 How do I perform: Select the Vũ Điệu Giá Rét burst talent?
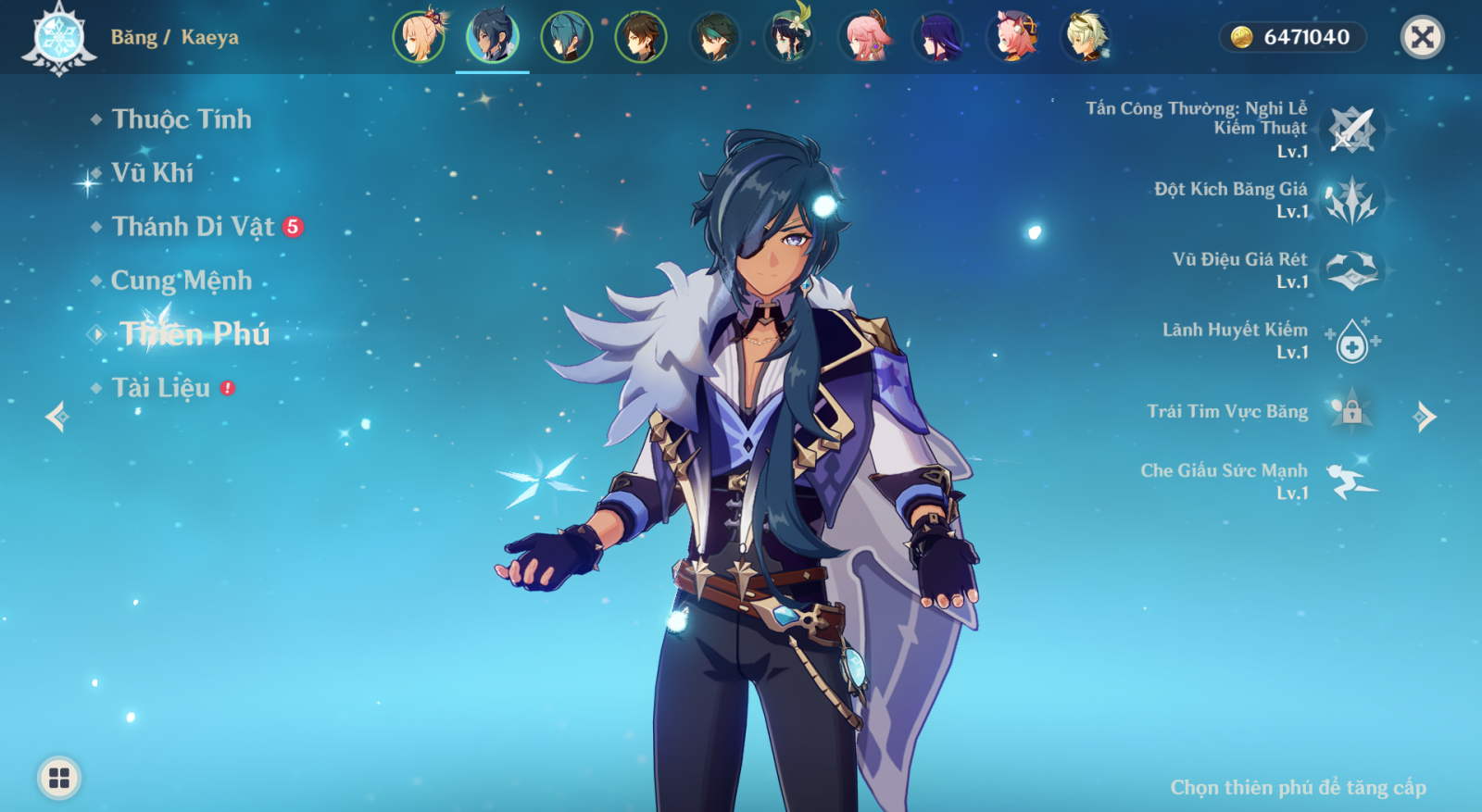[x=1351, y=270]
